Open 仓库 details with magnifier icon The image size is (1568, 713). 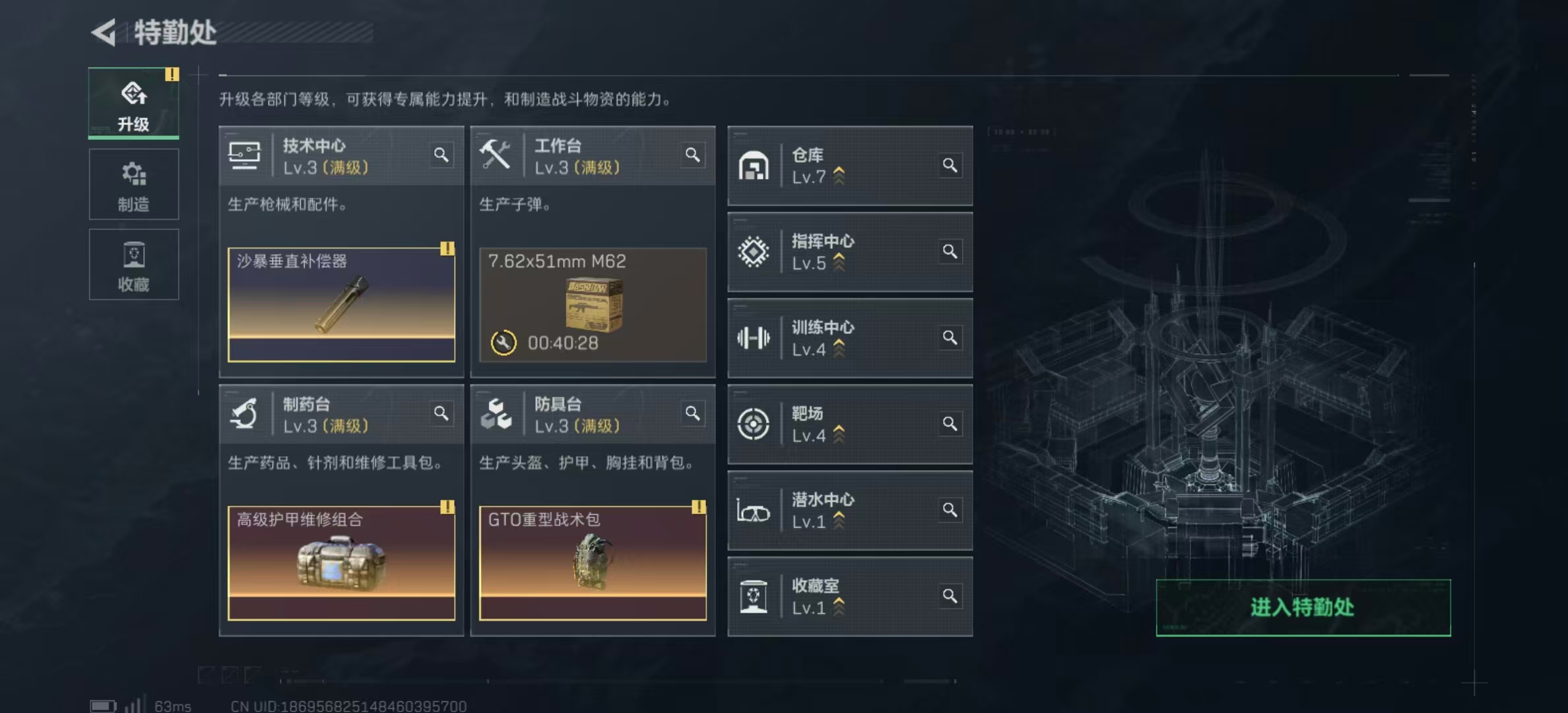coord(950,166)
